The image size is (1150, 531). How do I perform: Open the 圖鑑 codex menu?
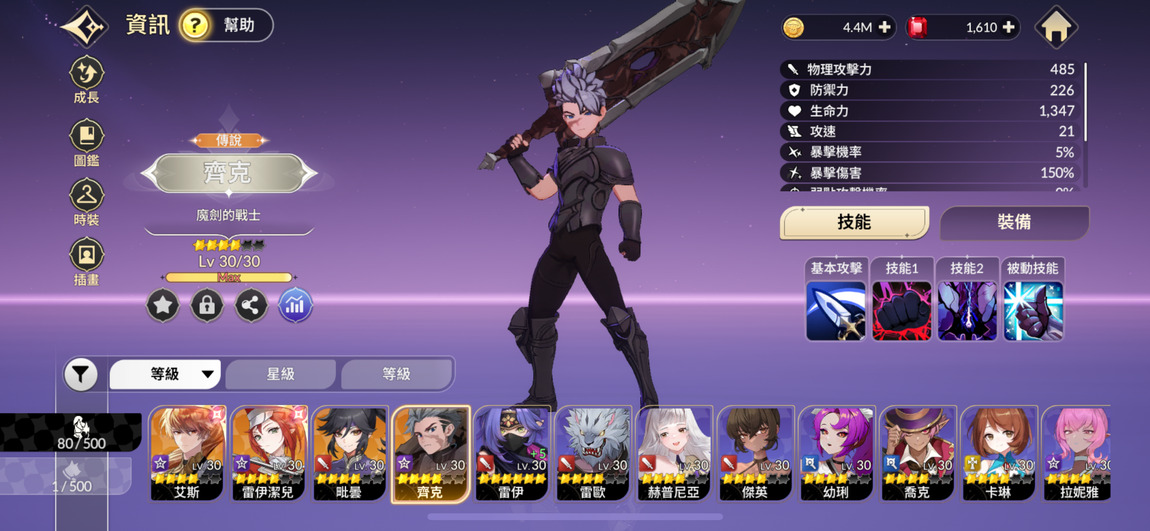(x=87, y=141)
